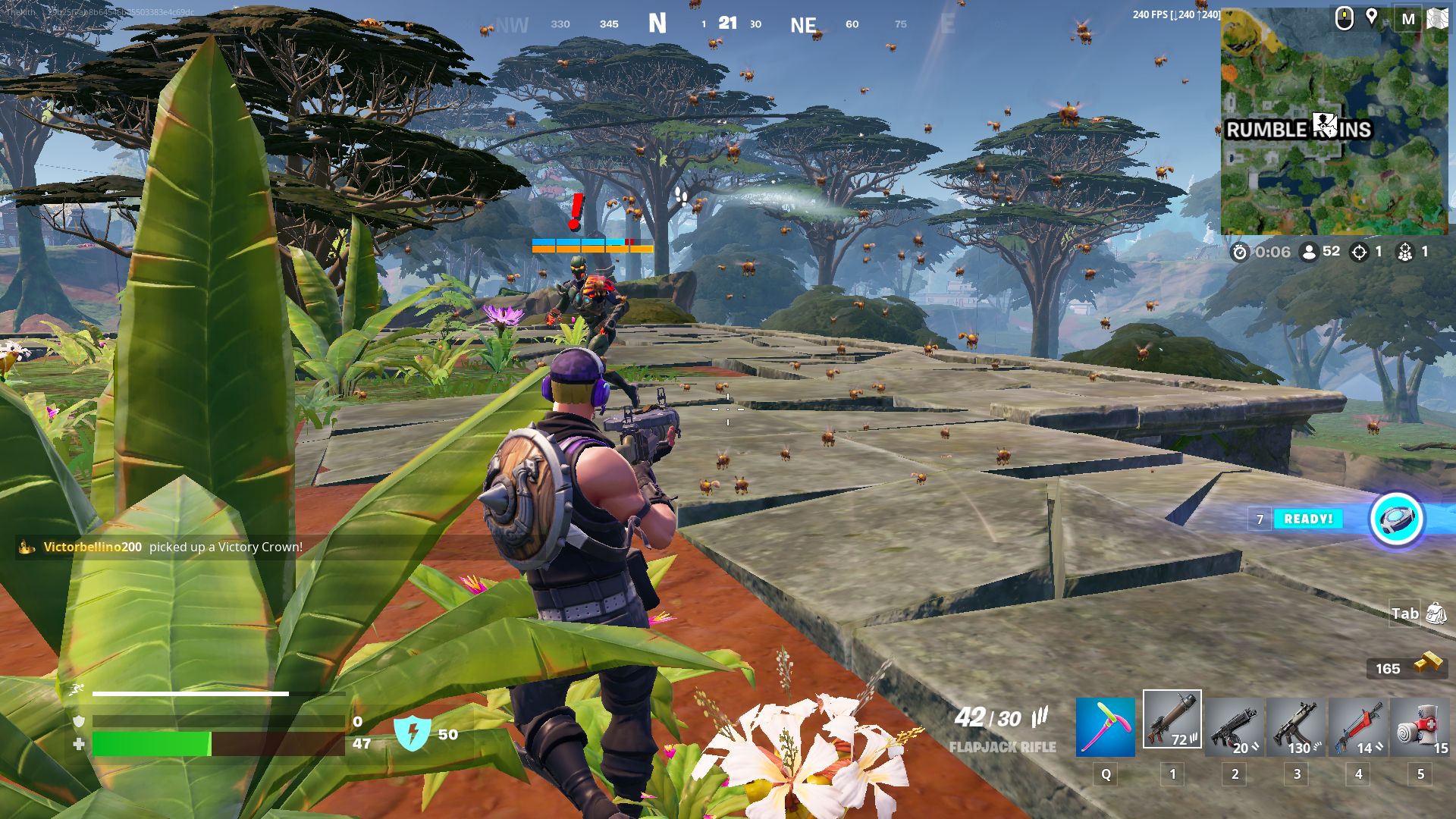Select the bandage stack of 15
This screenshot has height=819, width=1456.
pos(1420,728)
